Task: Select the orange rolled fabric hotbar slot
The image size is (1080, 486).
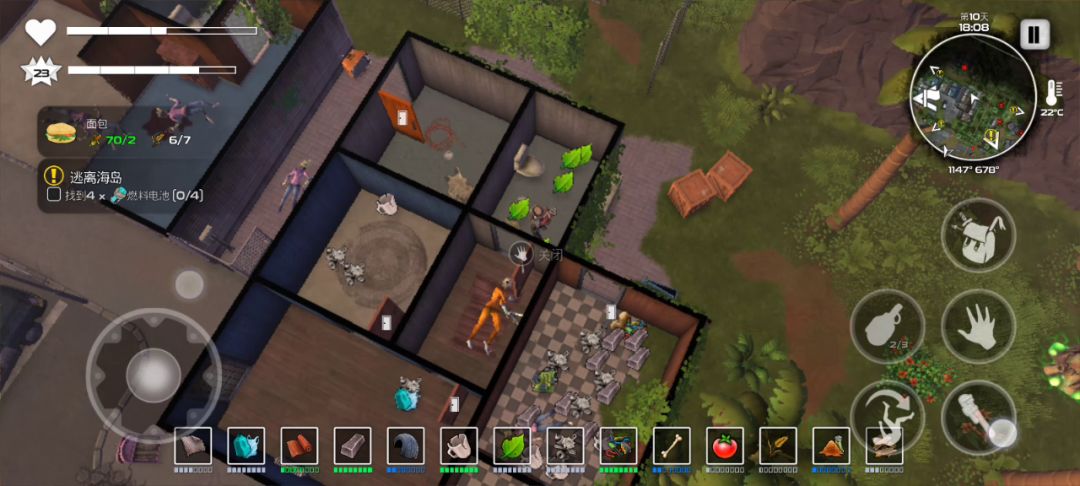Action: pos(299,446)
